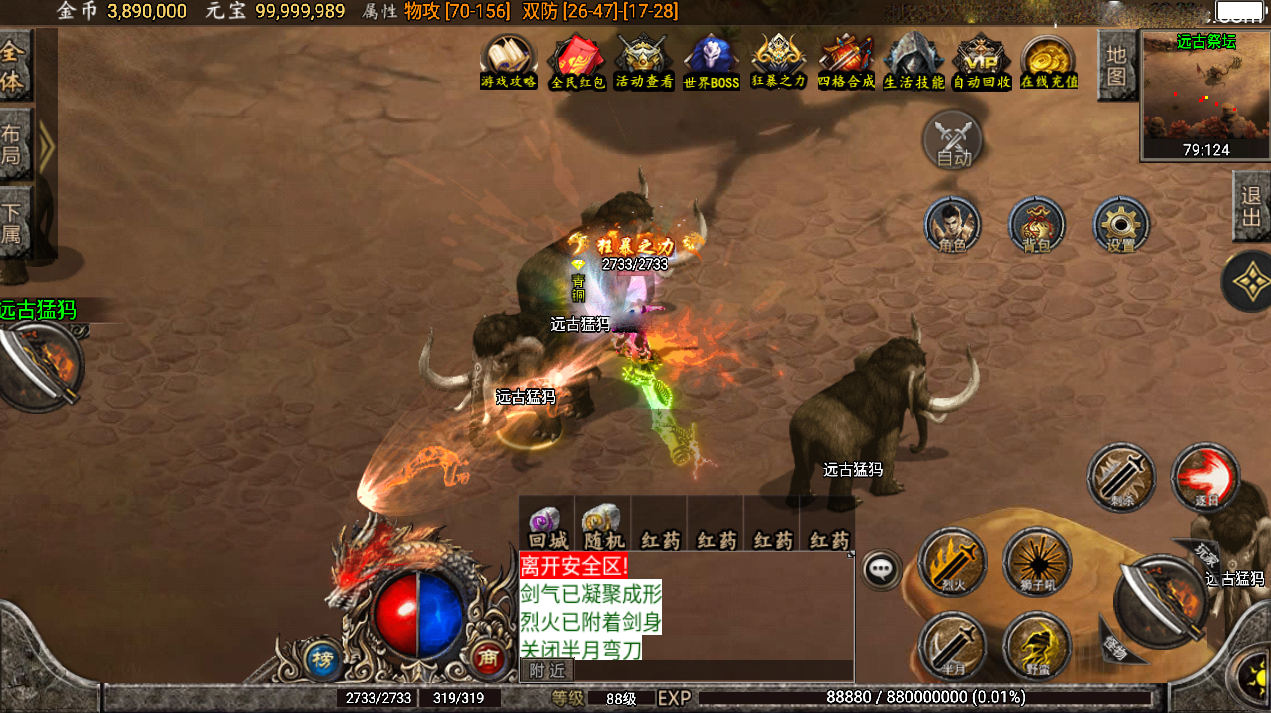1271x713 pixels.
Task: Click the 远古祭坛 minimap
Action: [x=1205, y=95]
